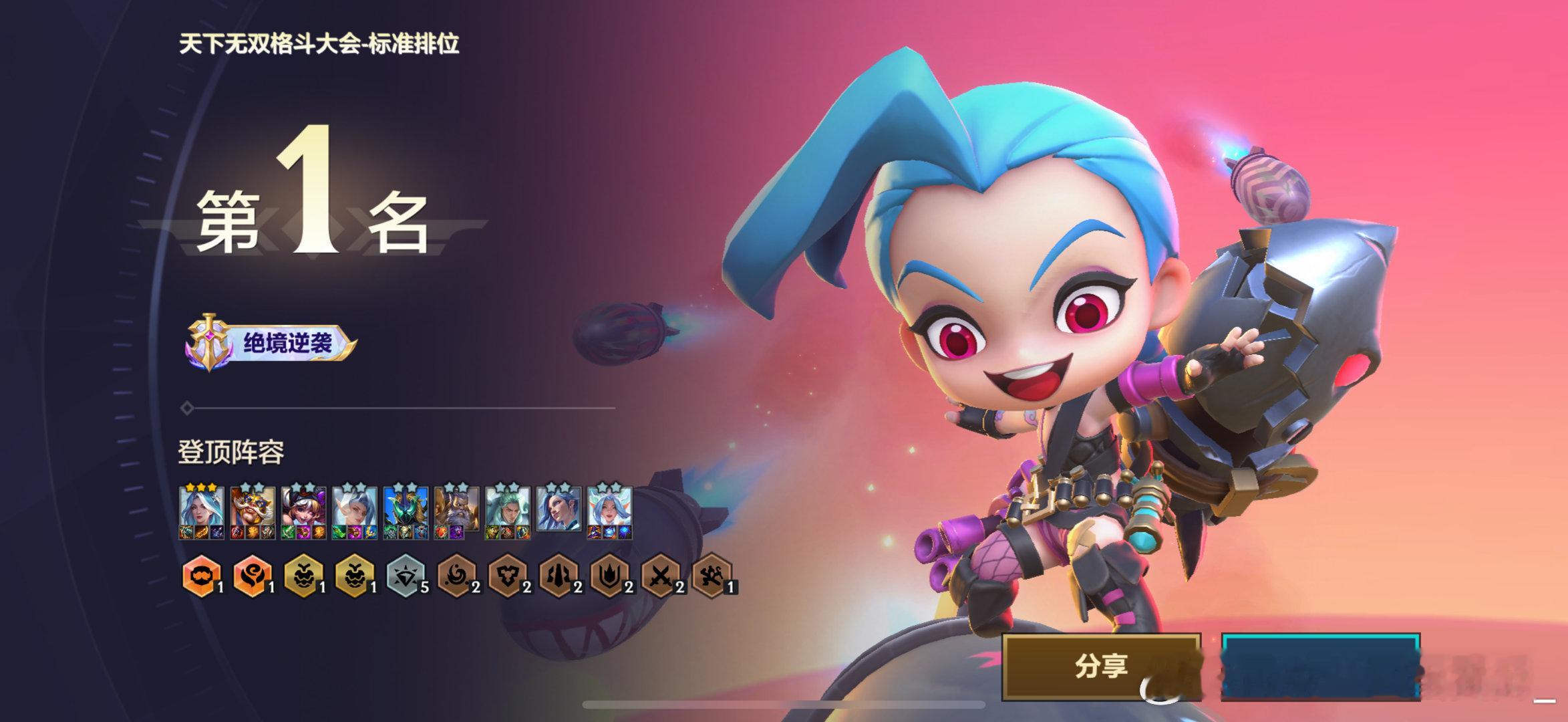Inspect the bronze wrench-and-tools trait icon
The height and width of the screenshot is (722, 1568).
712,576
